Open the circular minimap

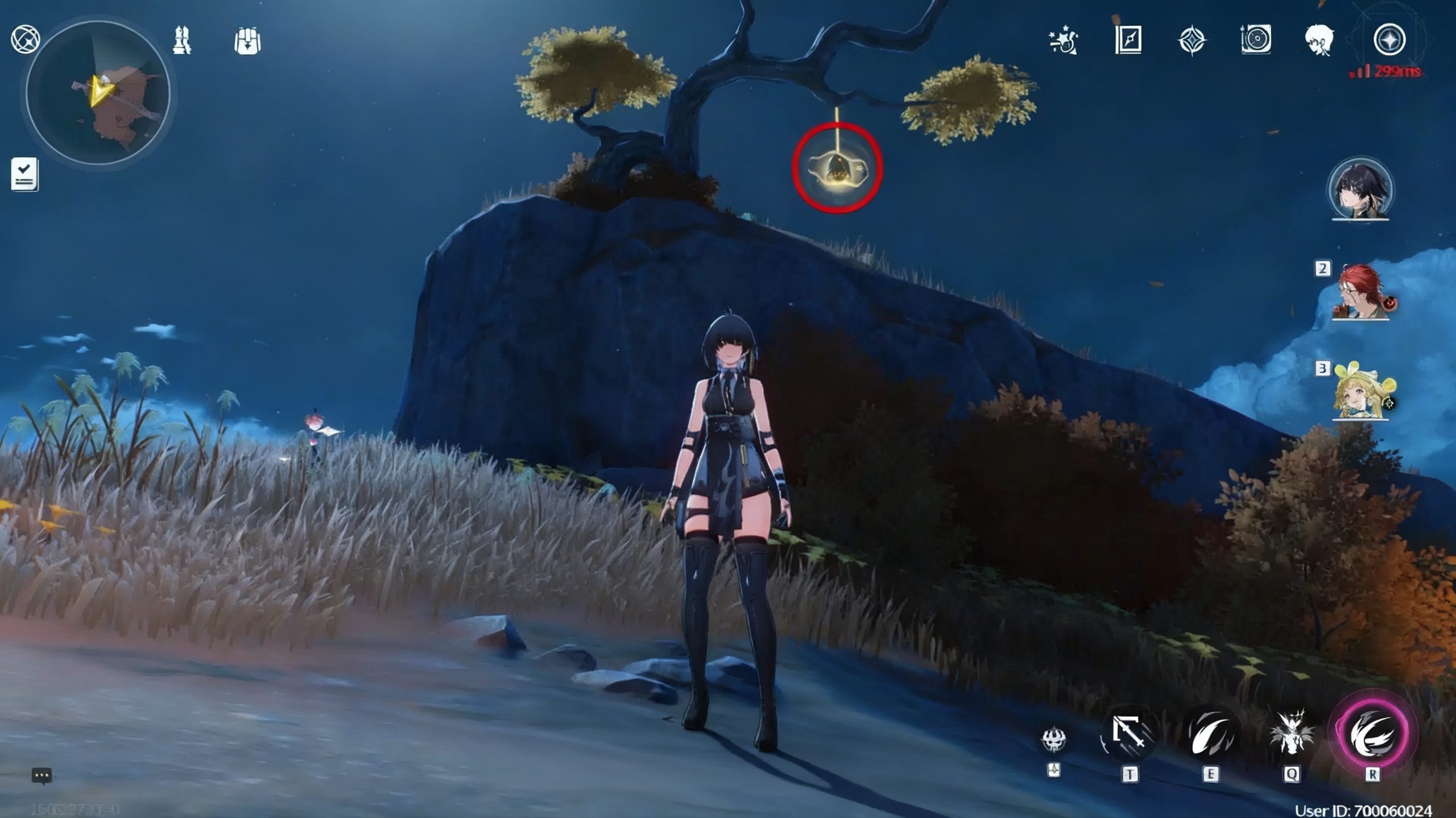click(x=98, y=93)
